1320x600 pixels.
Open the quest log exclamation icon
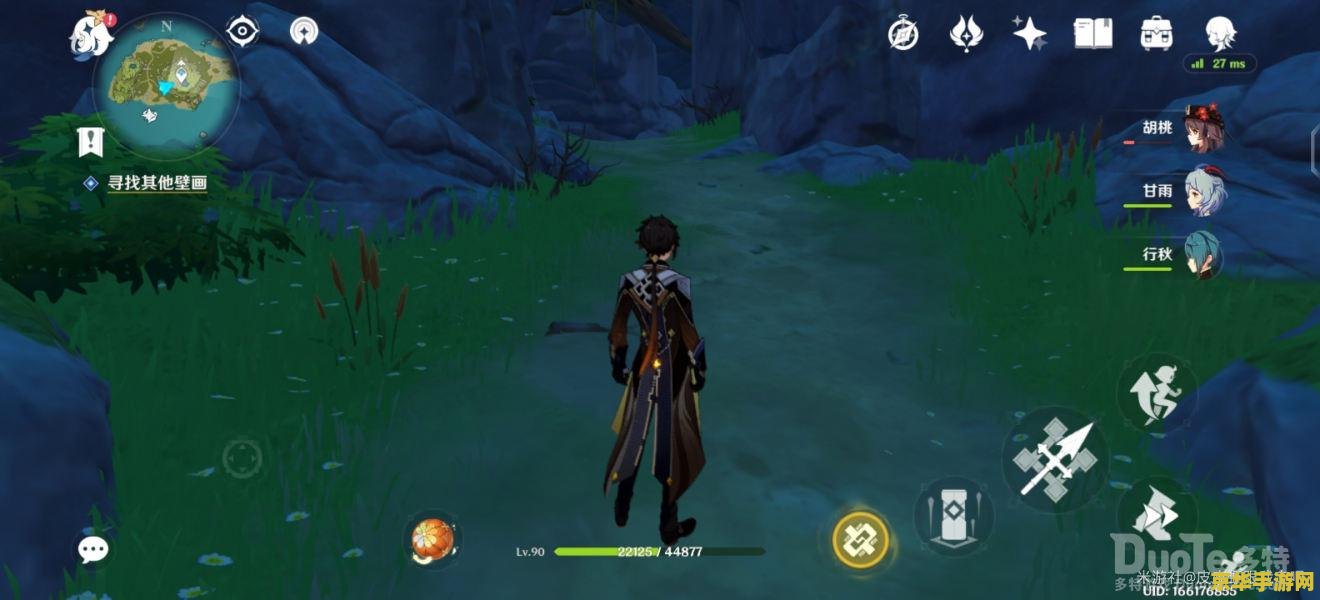[x=91, y=143]
